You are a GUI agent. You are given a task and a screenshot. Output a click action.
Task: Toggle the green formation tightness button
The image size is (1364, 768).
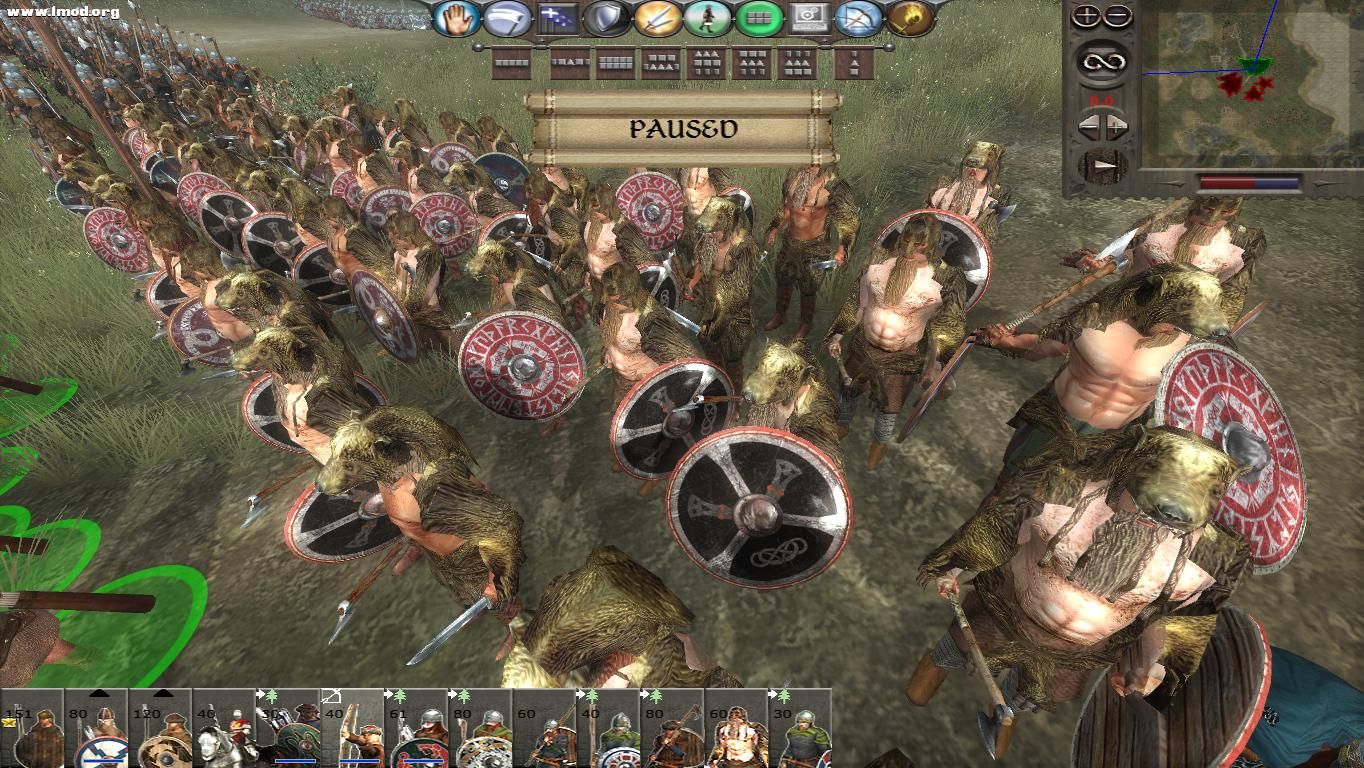[x=758, y=18]
